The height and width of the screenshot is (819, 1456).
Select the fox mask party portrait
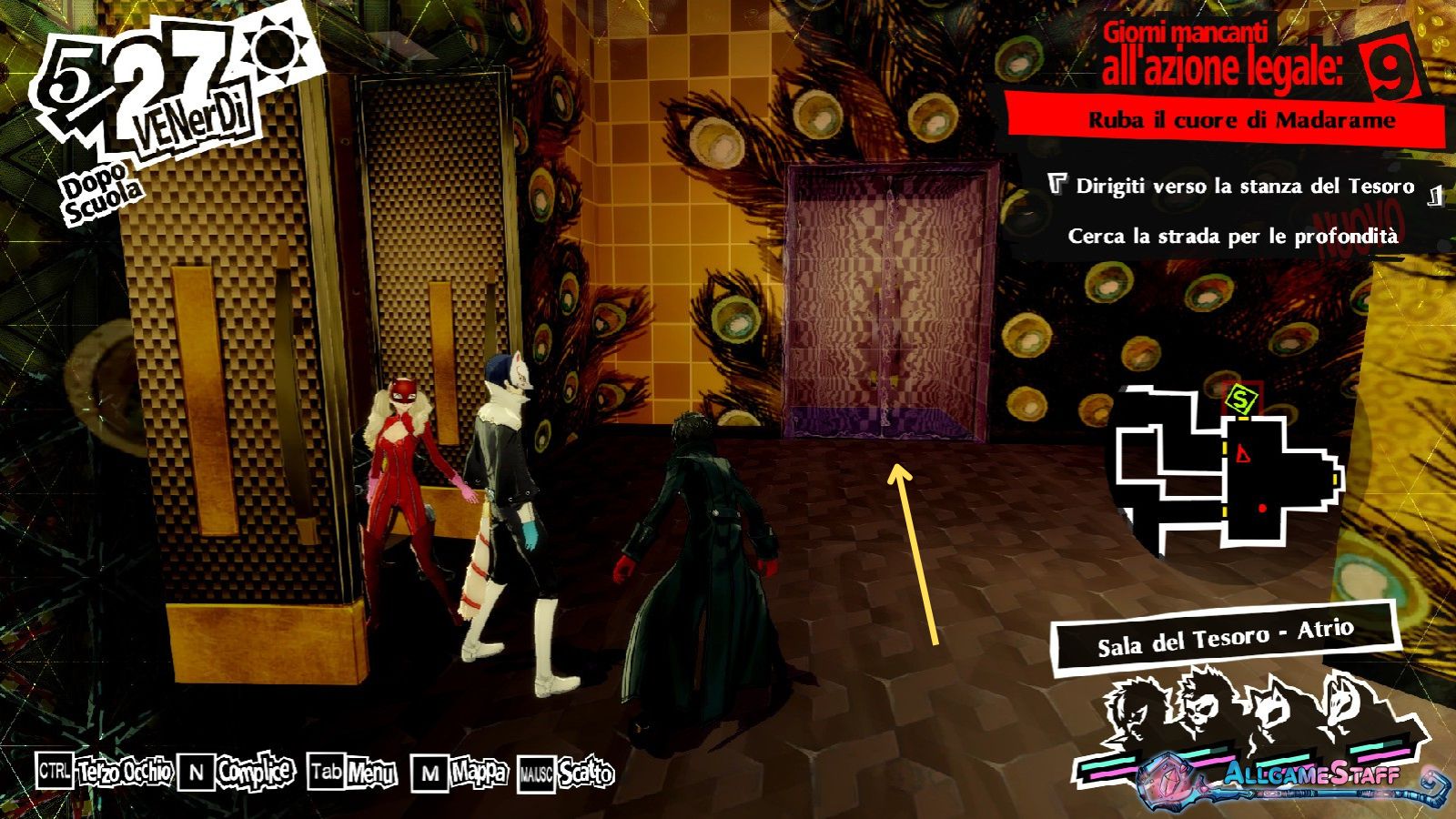pos(1337,705)
